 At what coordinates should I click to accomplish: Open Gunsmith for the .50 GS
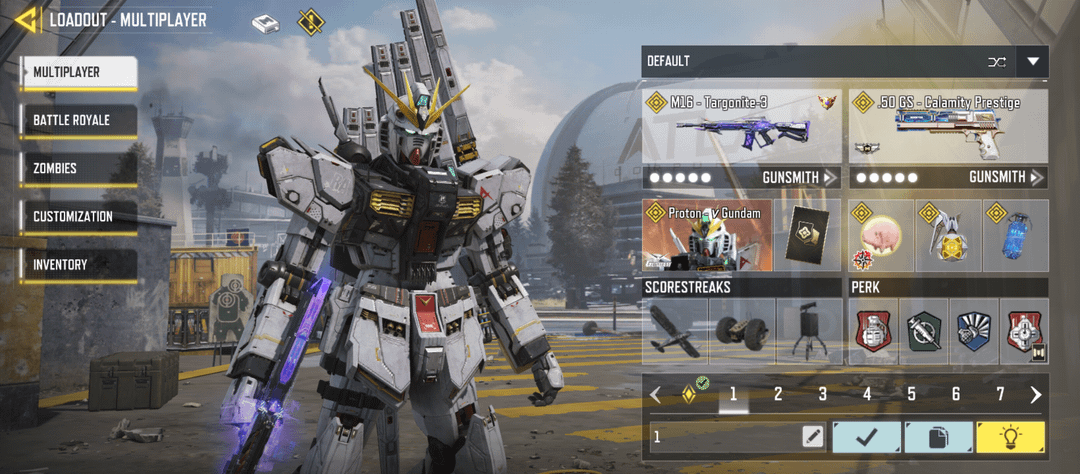click(x=1005, y=178)
